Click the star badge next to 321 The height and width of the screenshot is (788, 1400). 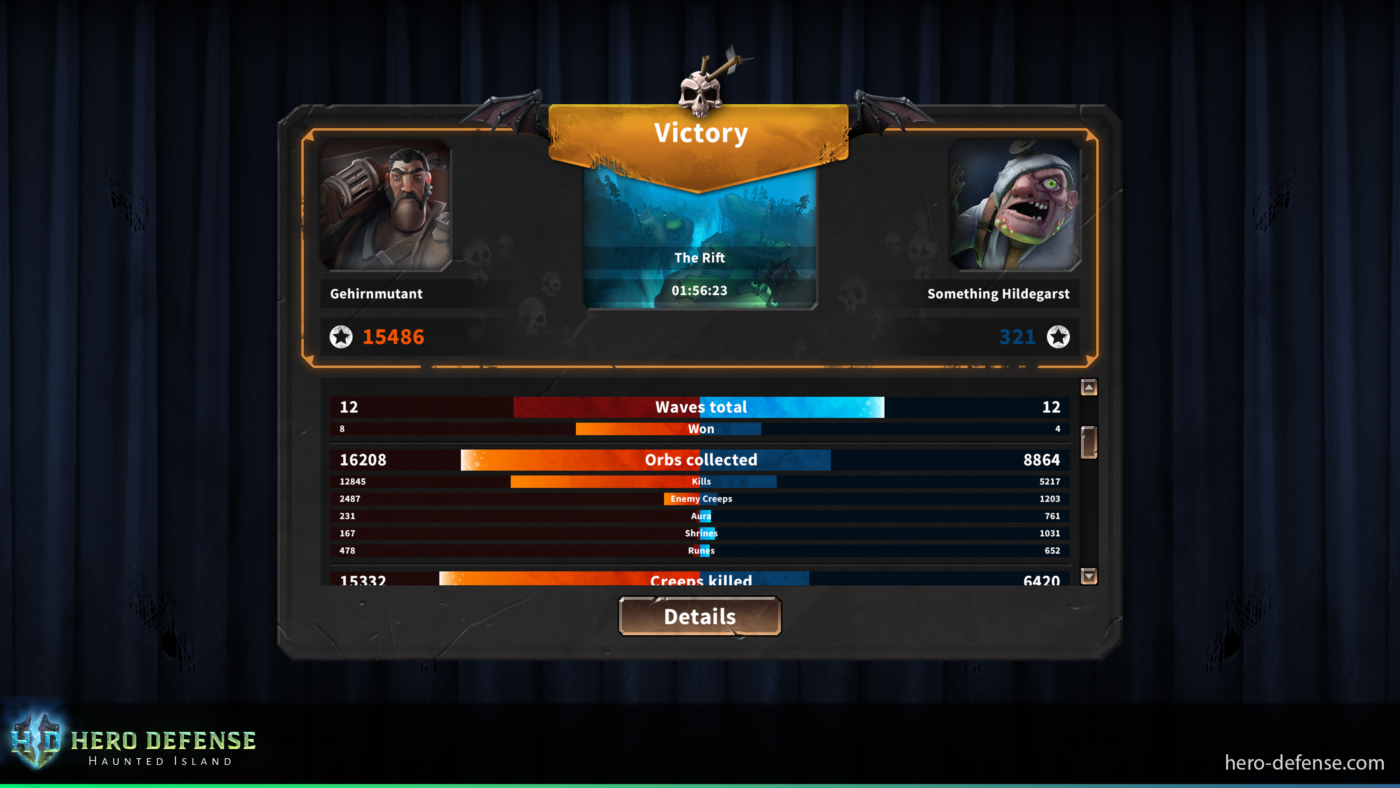coord(1059,337)
